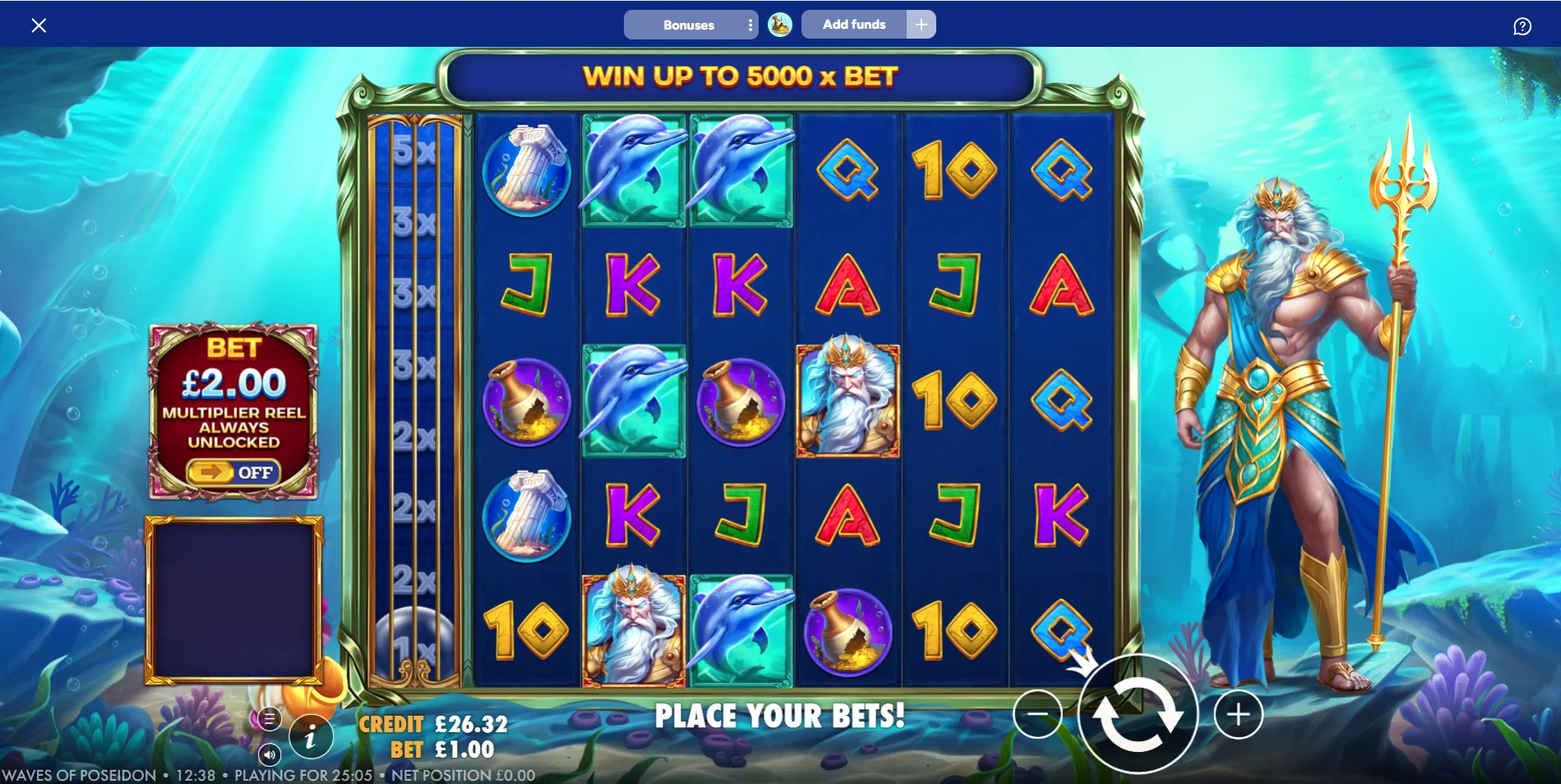The height and width of the screenshot is (784, 1561).
Task: Open the Bonuses menu
Action: click(688, 25)
